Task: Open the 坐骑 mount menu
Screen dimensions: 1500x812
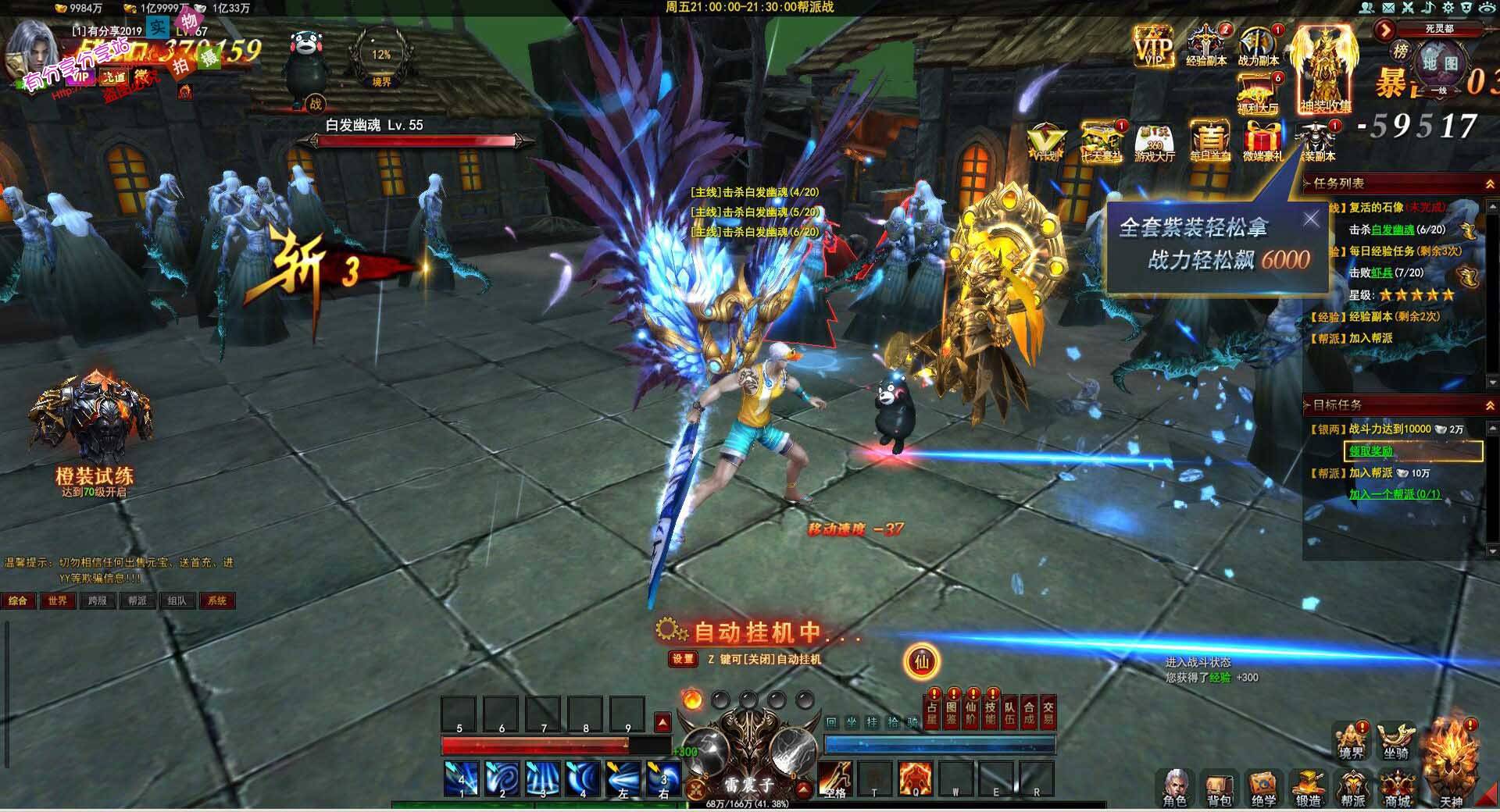Action: coord(1395,742)
